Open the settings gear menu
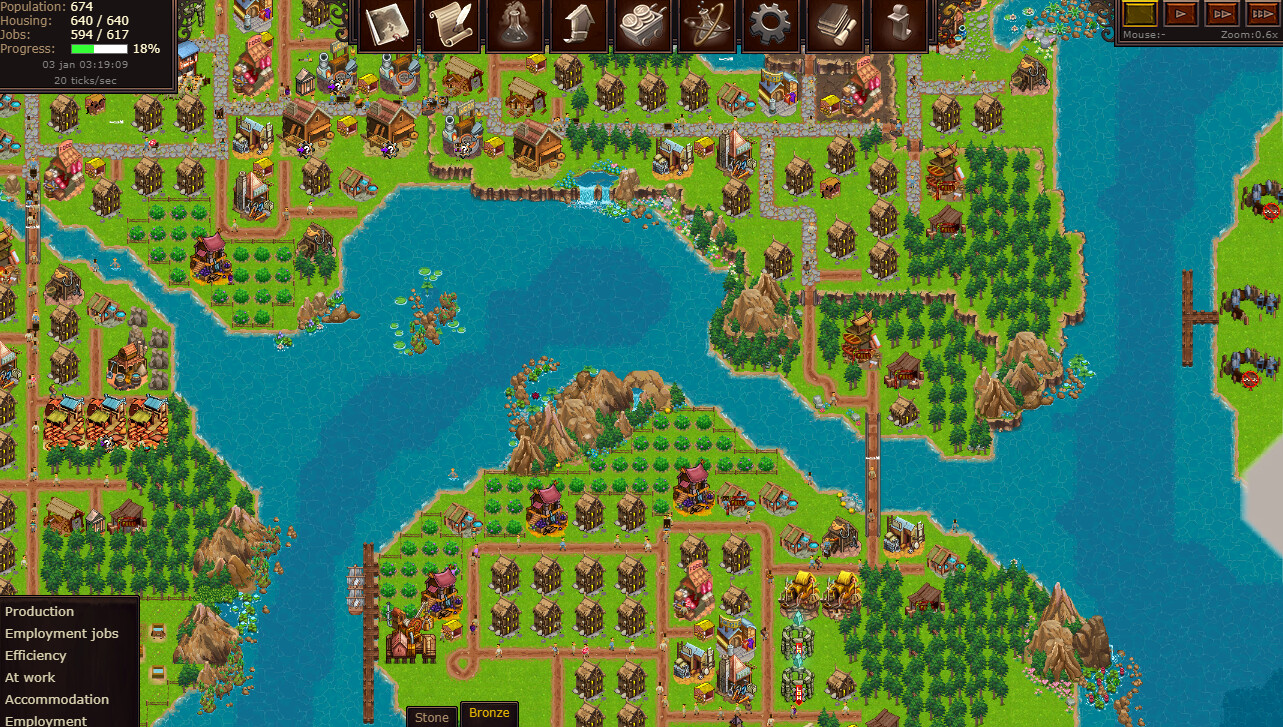 (x=771, y=25)
